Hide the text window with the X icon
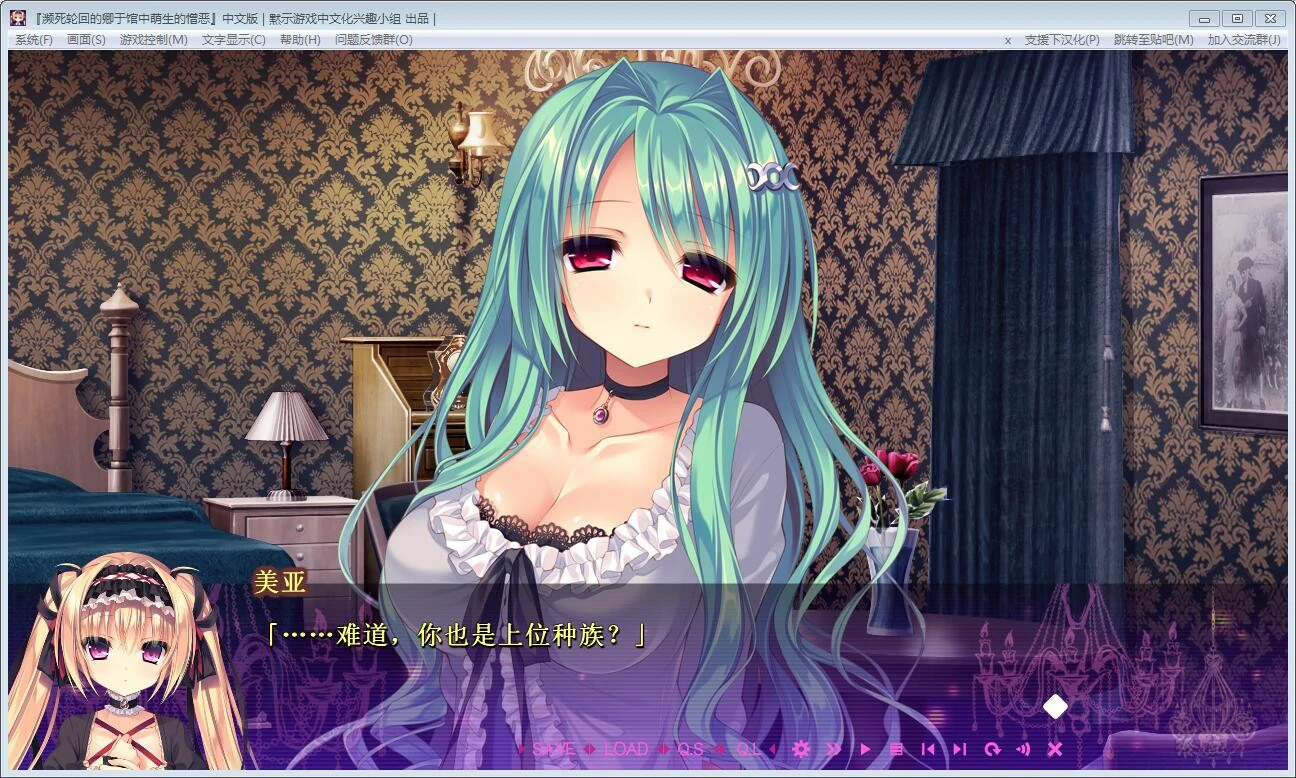The image size is (1296, 778). (1054, 749)
